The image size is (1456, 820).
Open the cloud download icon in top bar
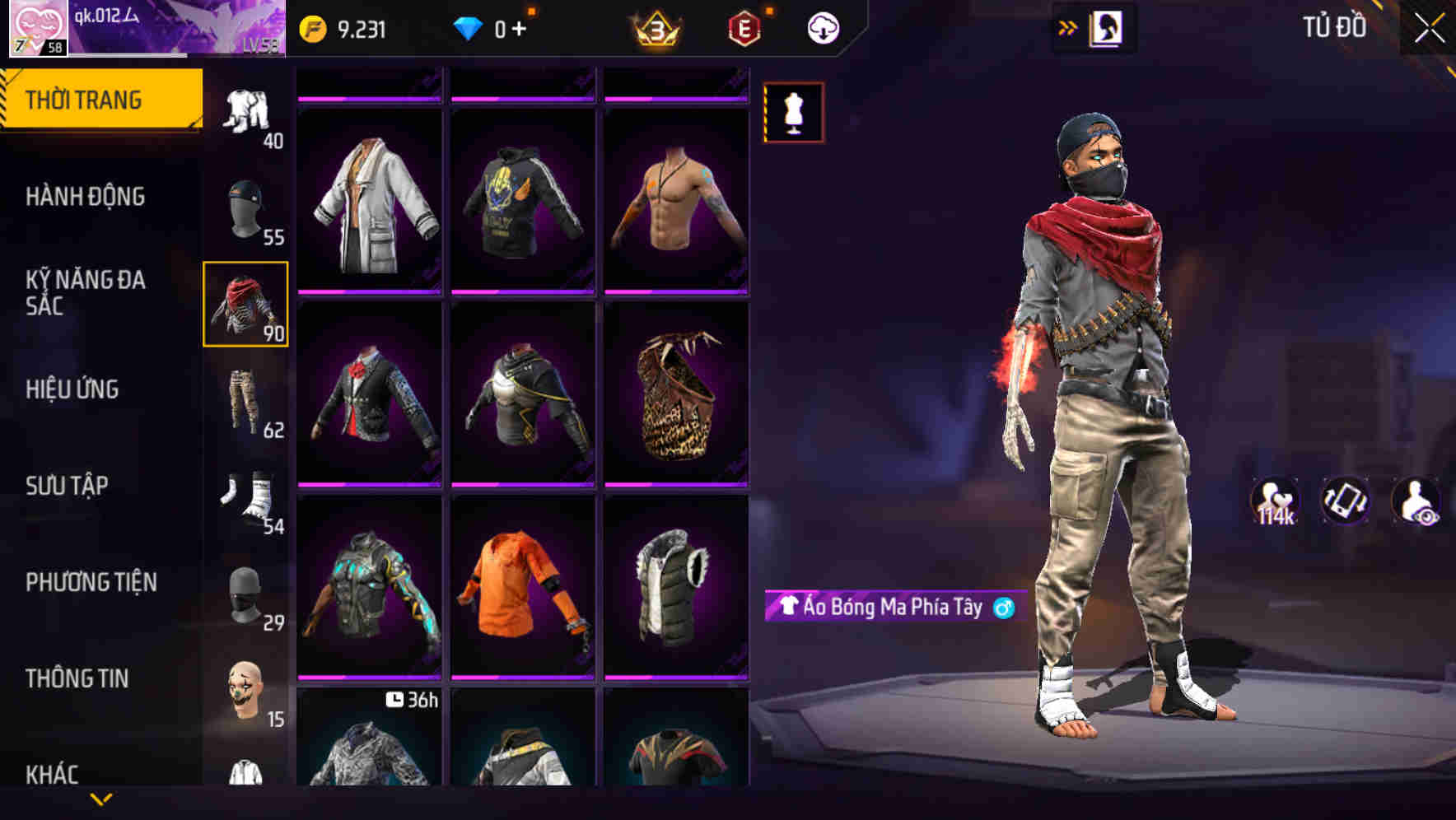[x=822, y=27]
